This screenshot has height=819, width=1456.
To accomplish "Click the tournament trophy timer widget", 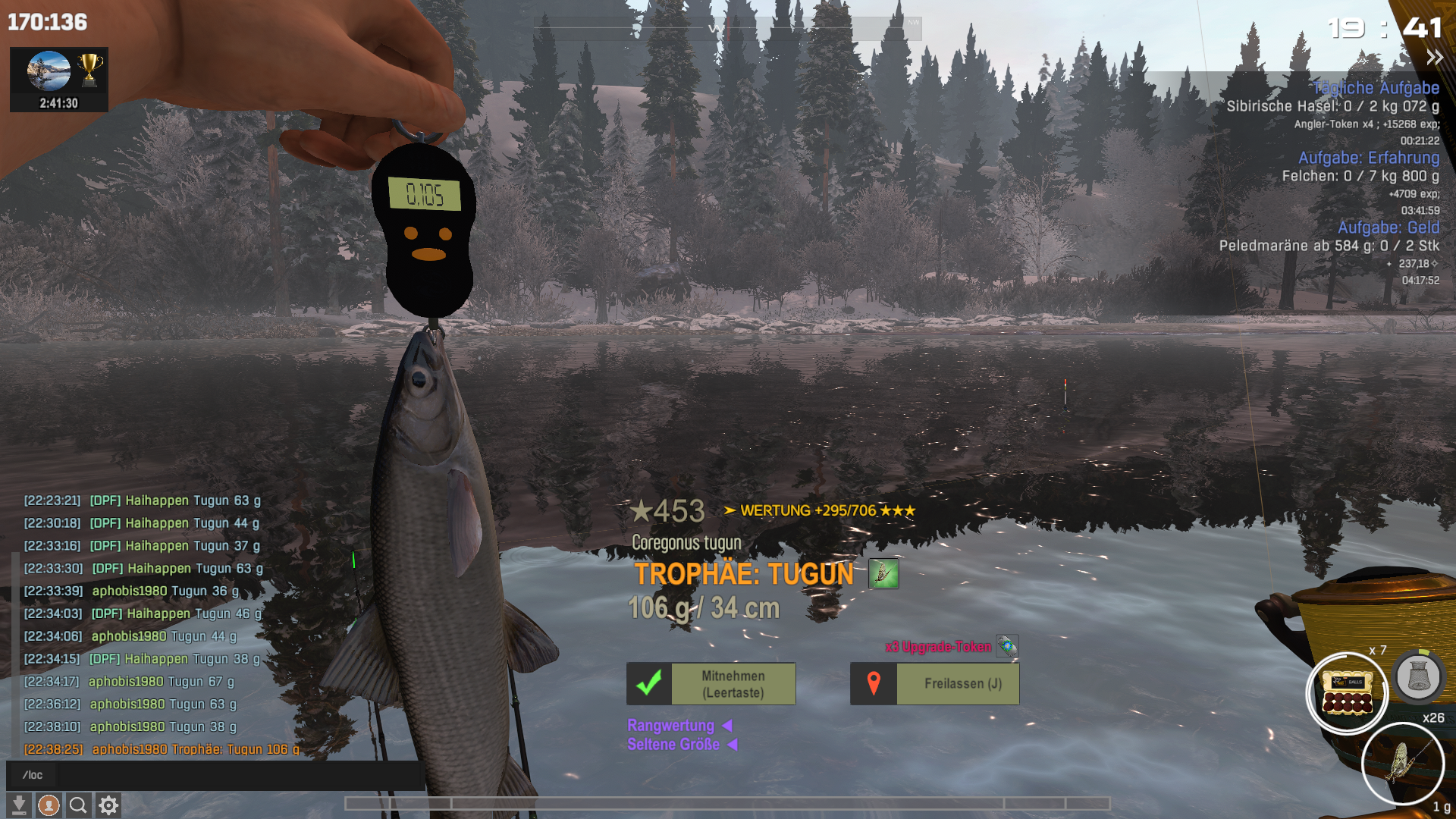I will click(59, 80).
